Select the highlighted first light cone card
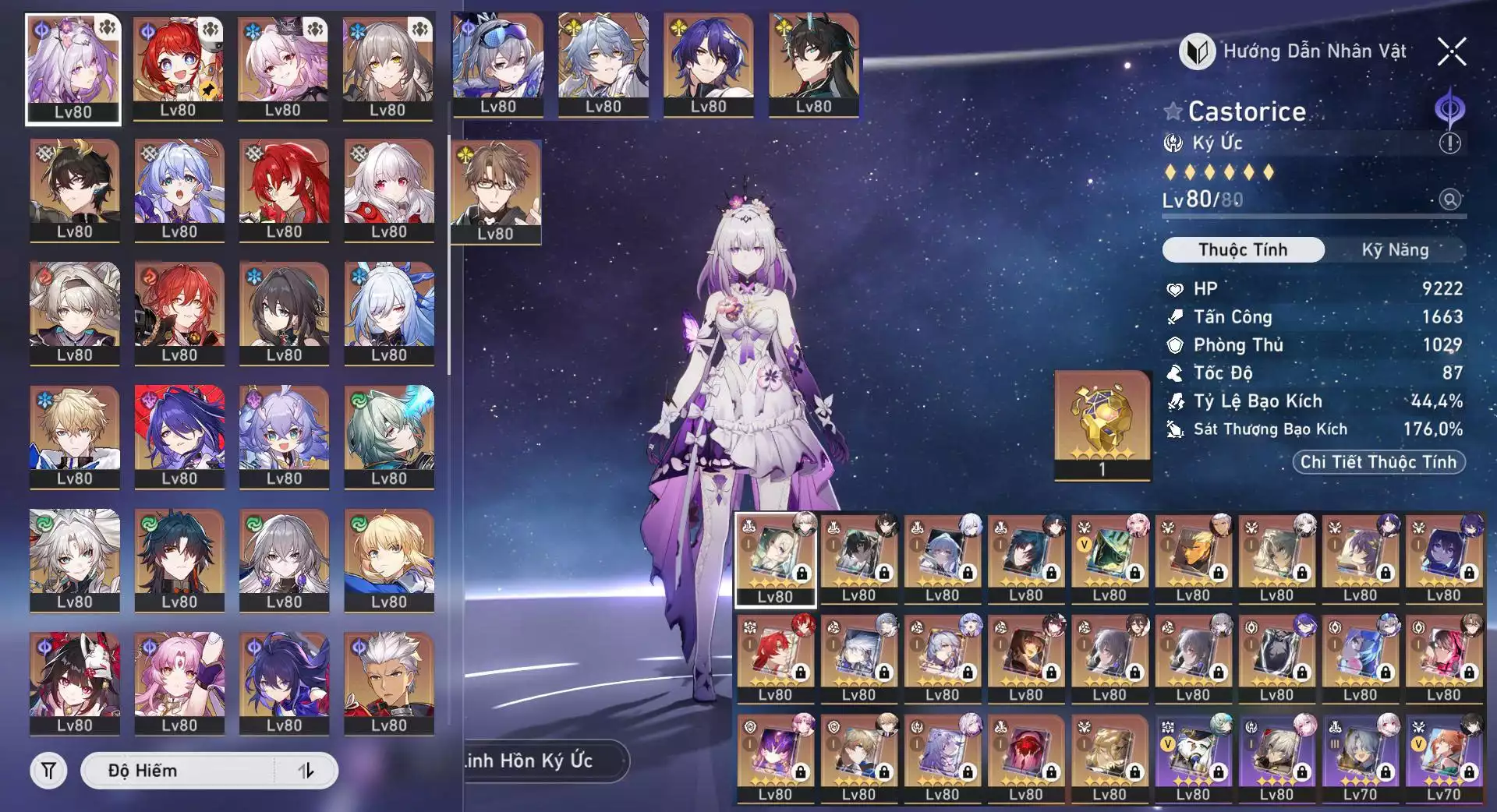 coord(775,560)
